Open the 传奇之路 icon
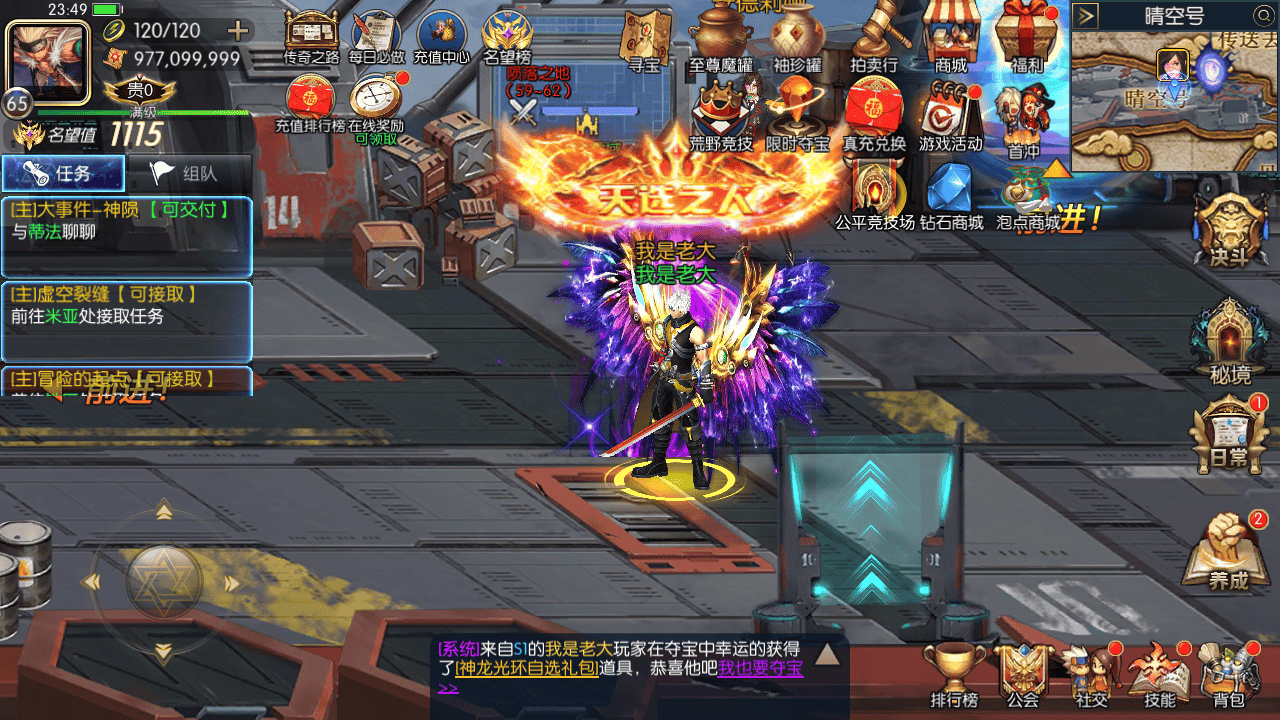This screenshot has width=1280, height=720. (310, 33)
